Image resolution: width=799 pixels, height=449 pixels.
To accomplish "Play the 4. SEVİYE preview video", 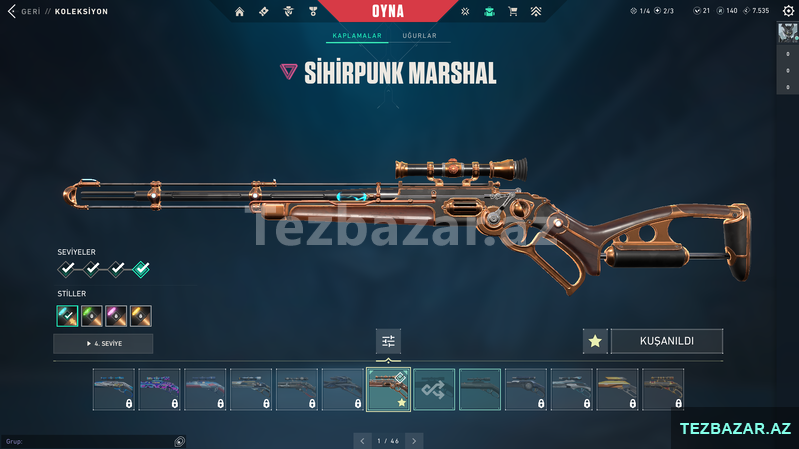I will coord(103,344).
